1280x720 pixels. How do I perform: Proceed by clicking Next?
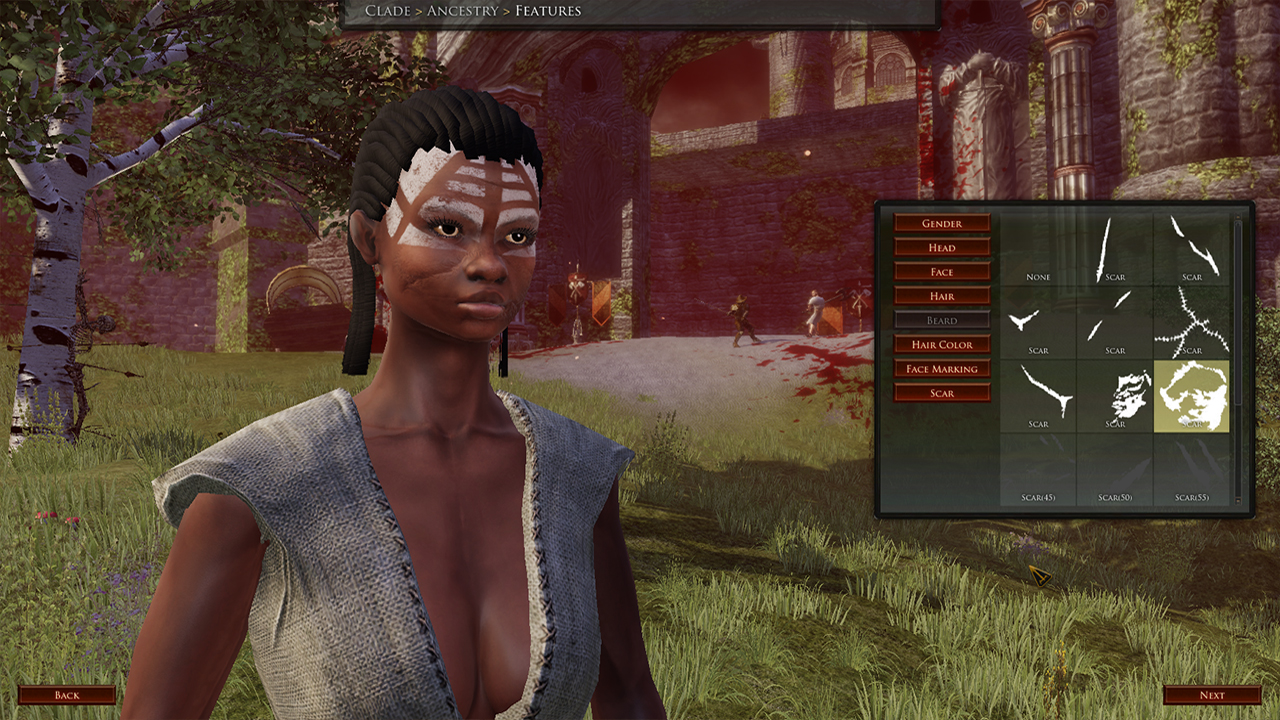(1210, 694)
